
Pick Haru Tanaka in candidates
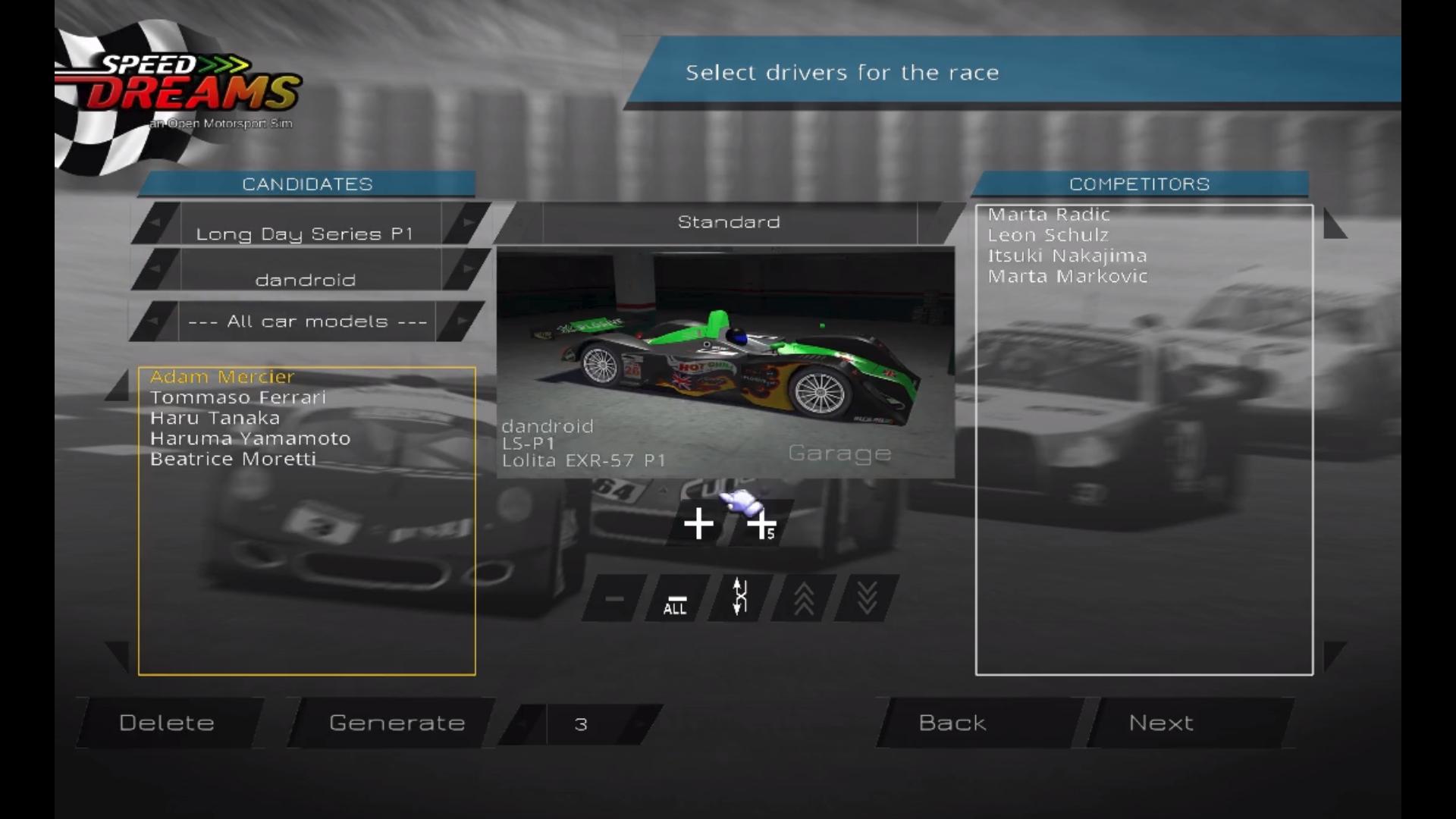tap(215, 418)
